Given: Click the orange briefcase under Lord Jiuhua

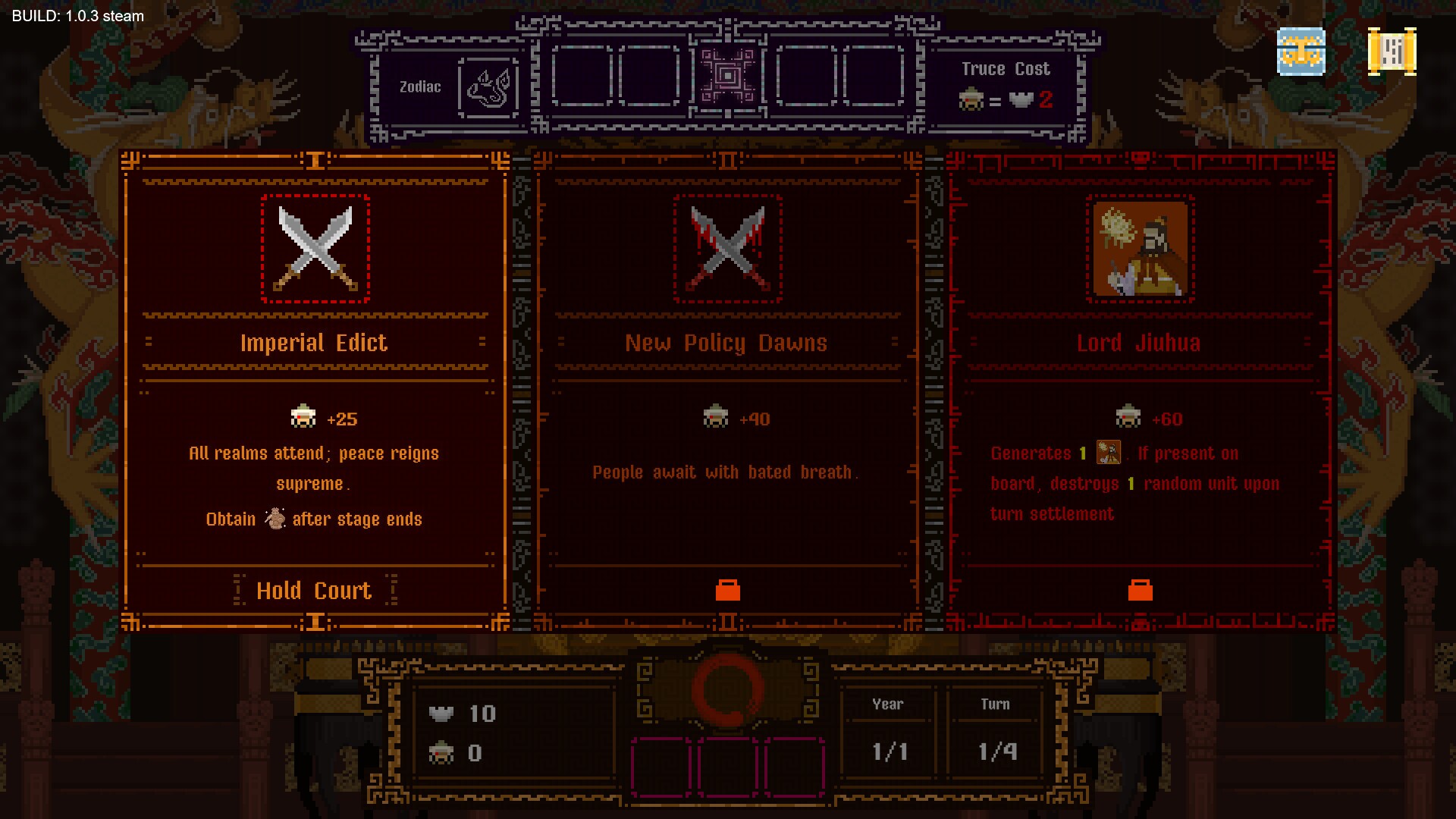Looking at the screenshot, I should tap(1140, 590).
